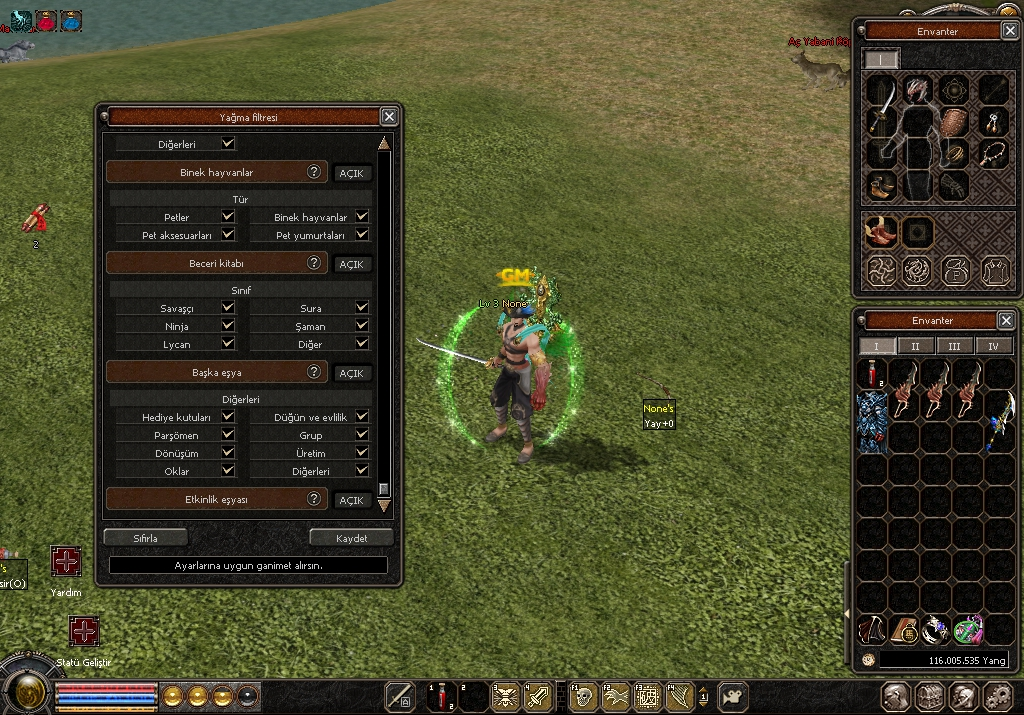Close the lower Envanter window
The height and width of the screenshot is (715, 1024).
point(1006,321)
